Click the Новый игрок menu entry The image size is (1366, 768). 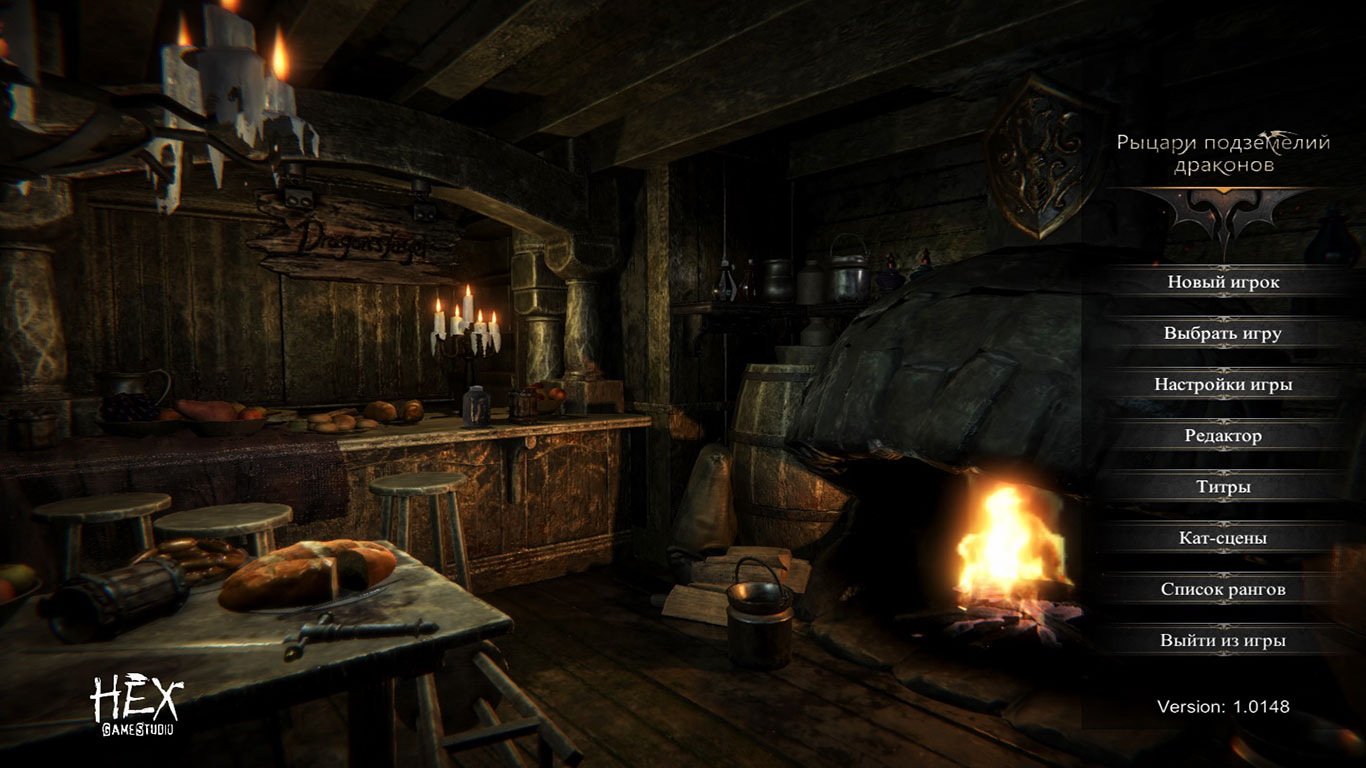(x=1223, y=282)
